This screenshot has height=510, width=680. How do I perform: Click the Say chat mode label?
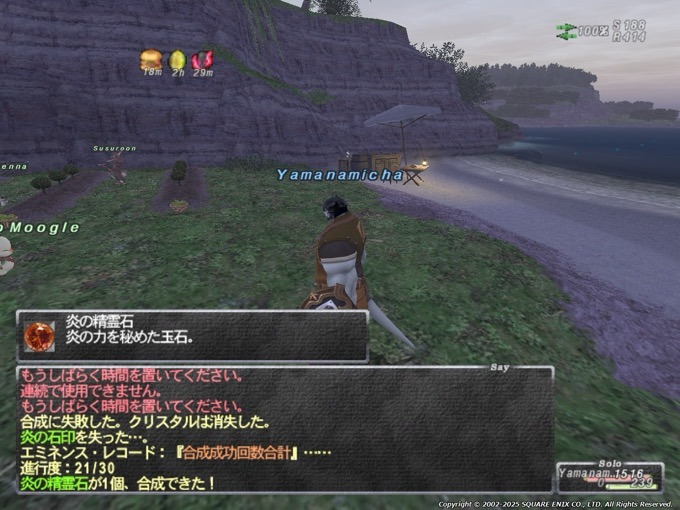point(500,367)
